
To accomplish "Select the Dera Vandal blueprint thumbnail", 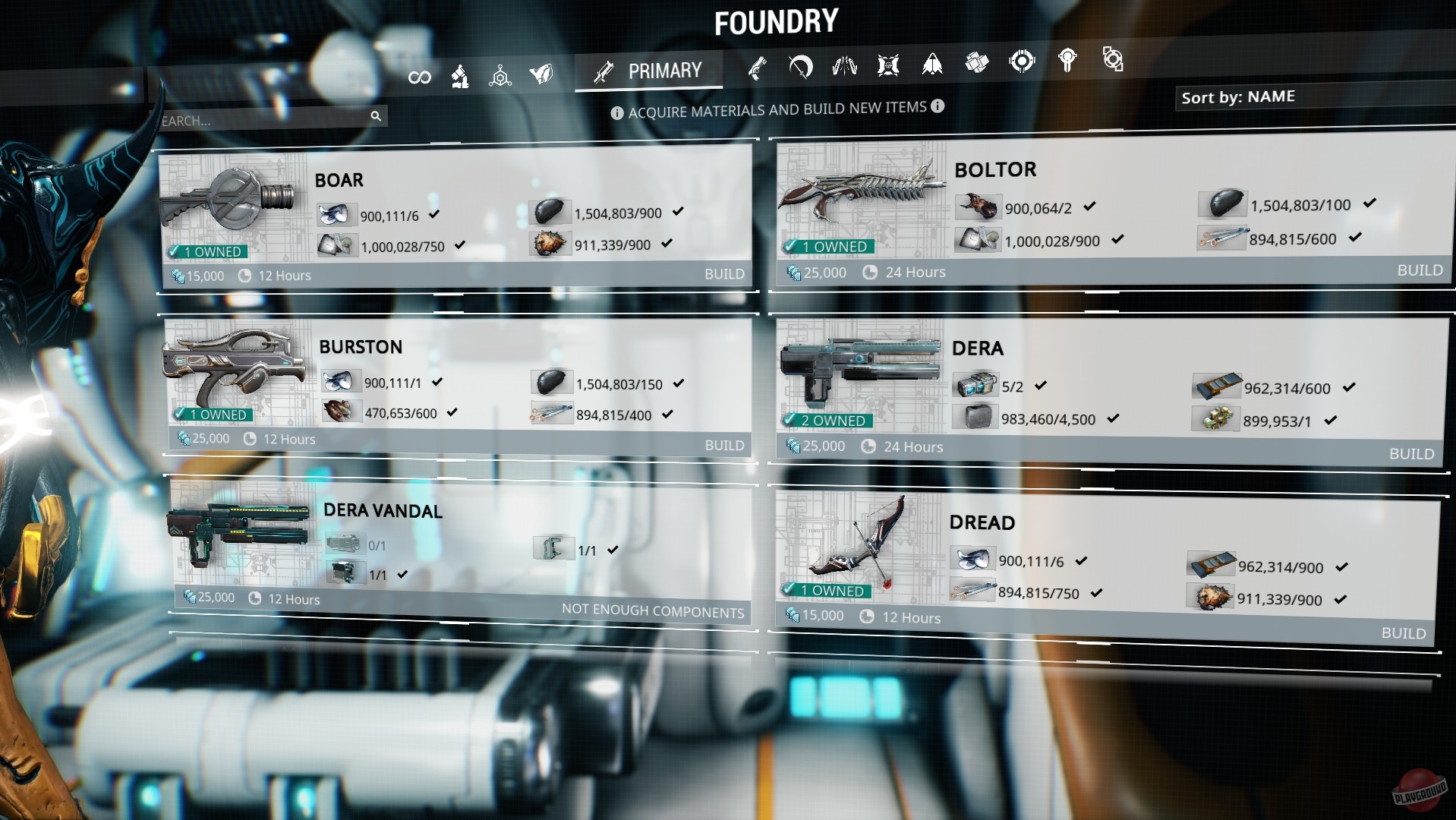I will pyautogui.click(x=239, y=534).
